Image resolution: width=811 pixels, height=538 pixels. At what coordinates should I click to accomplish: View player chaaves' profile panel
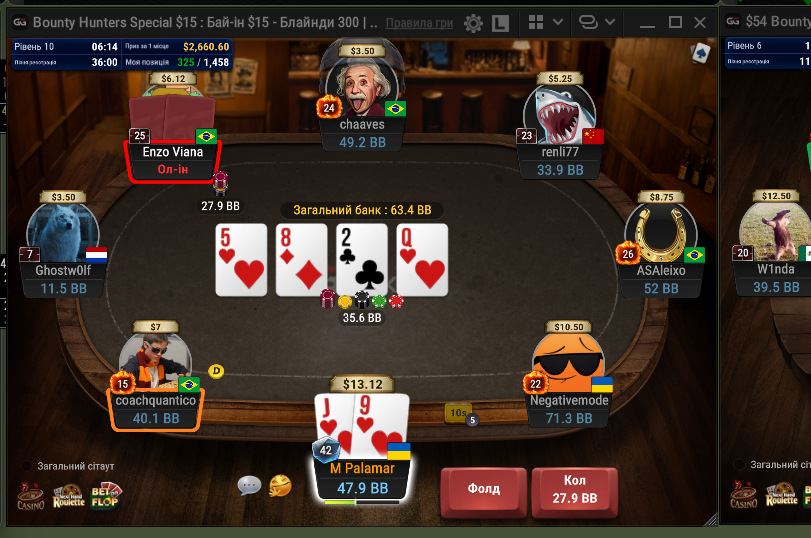(x=362, y=134)
